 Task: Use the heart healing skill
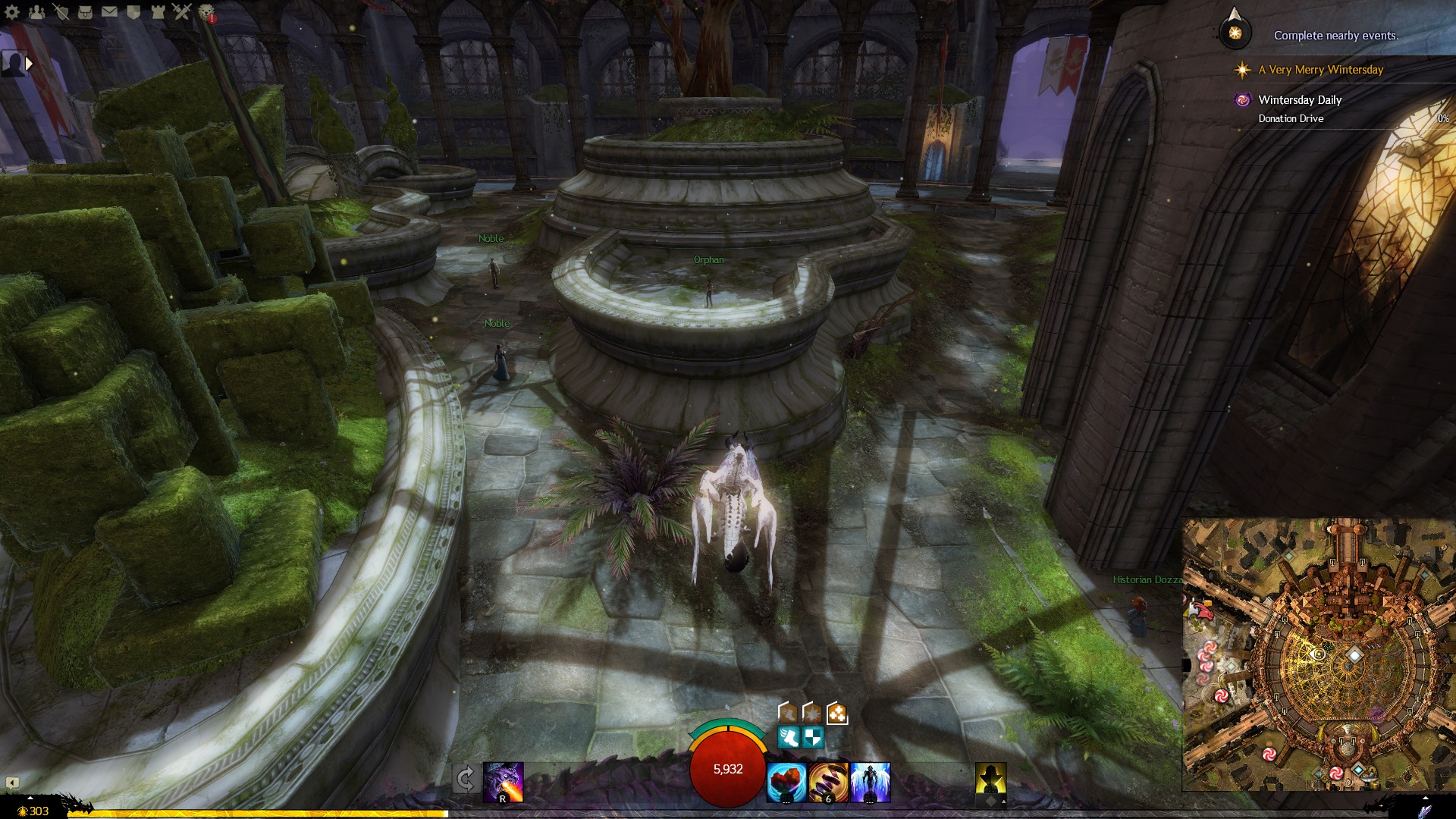tap(786, 782)
